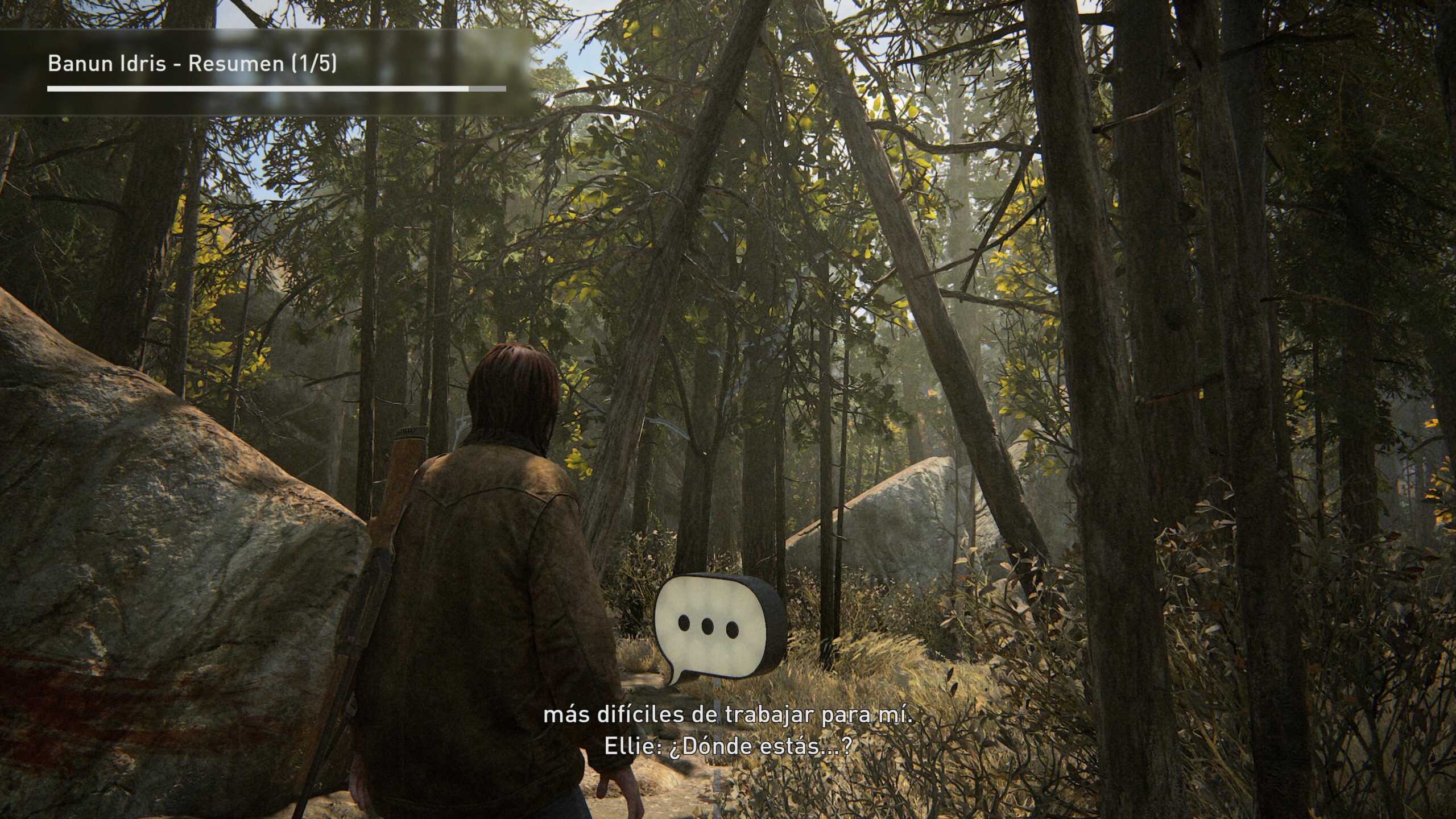1456x819 pixels.
Task: Click the Banun Idris commentary title banner
Action: coord(192,64)
